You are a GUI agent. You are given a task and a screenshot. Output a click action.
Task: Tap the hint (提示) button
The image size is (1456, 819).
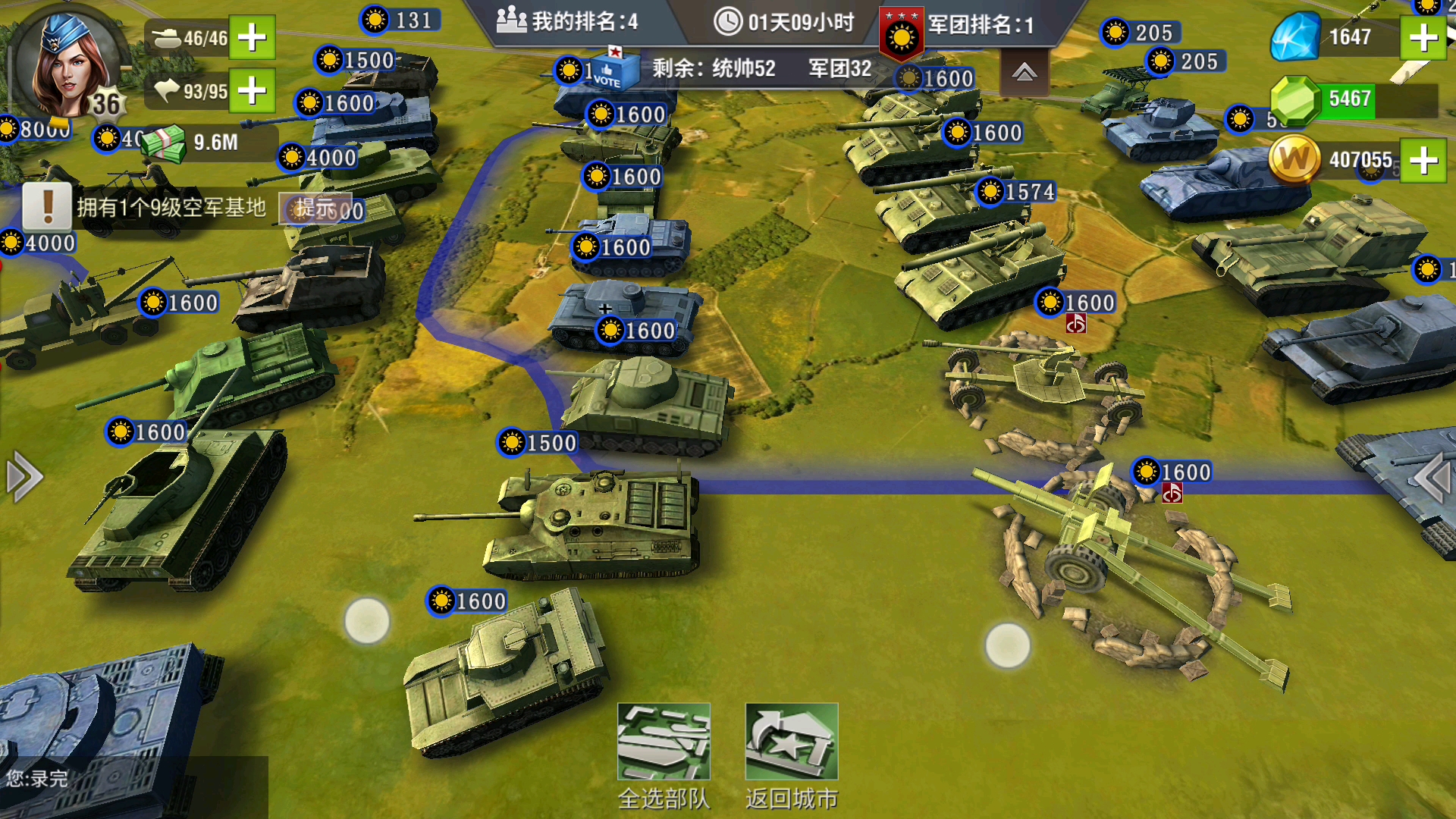pos(315,208)
